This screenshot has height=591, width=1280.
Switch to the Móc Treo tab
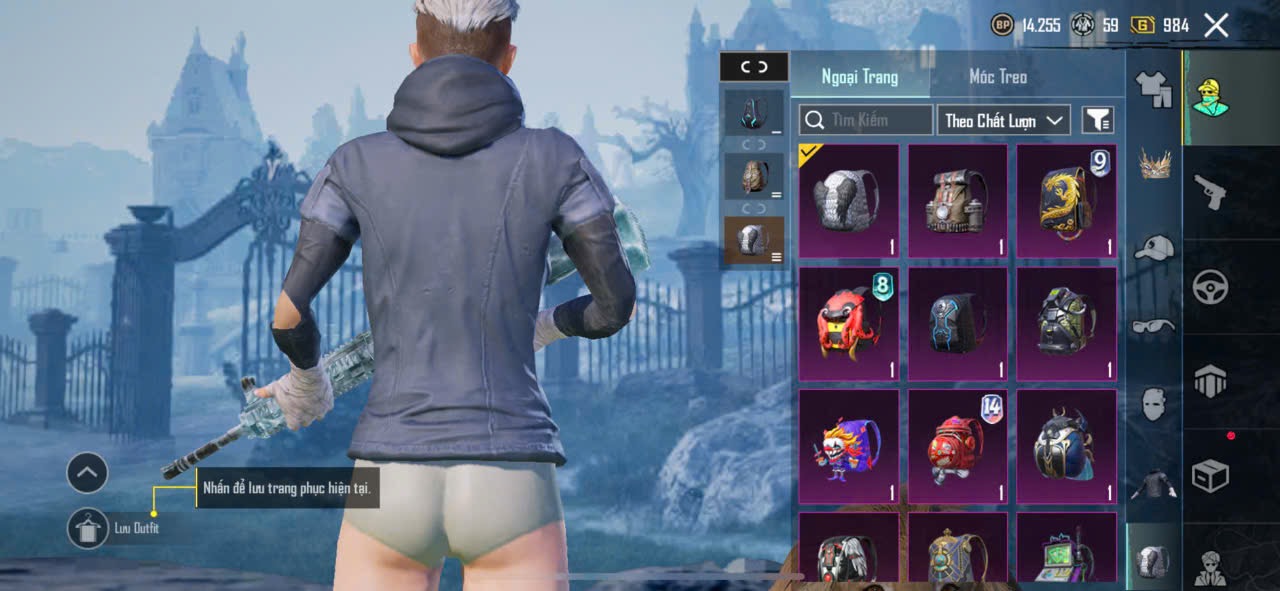coord(998,77)
